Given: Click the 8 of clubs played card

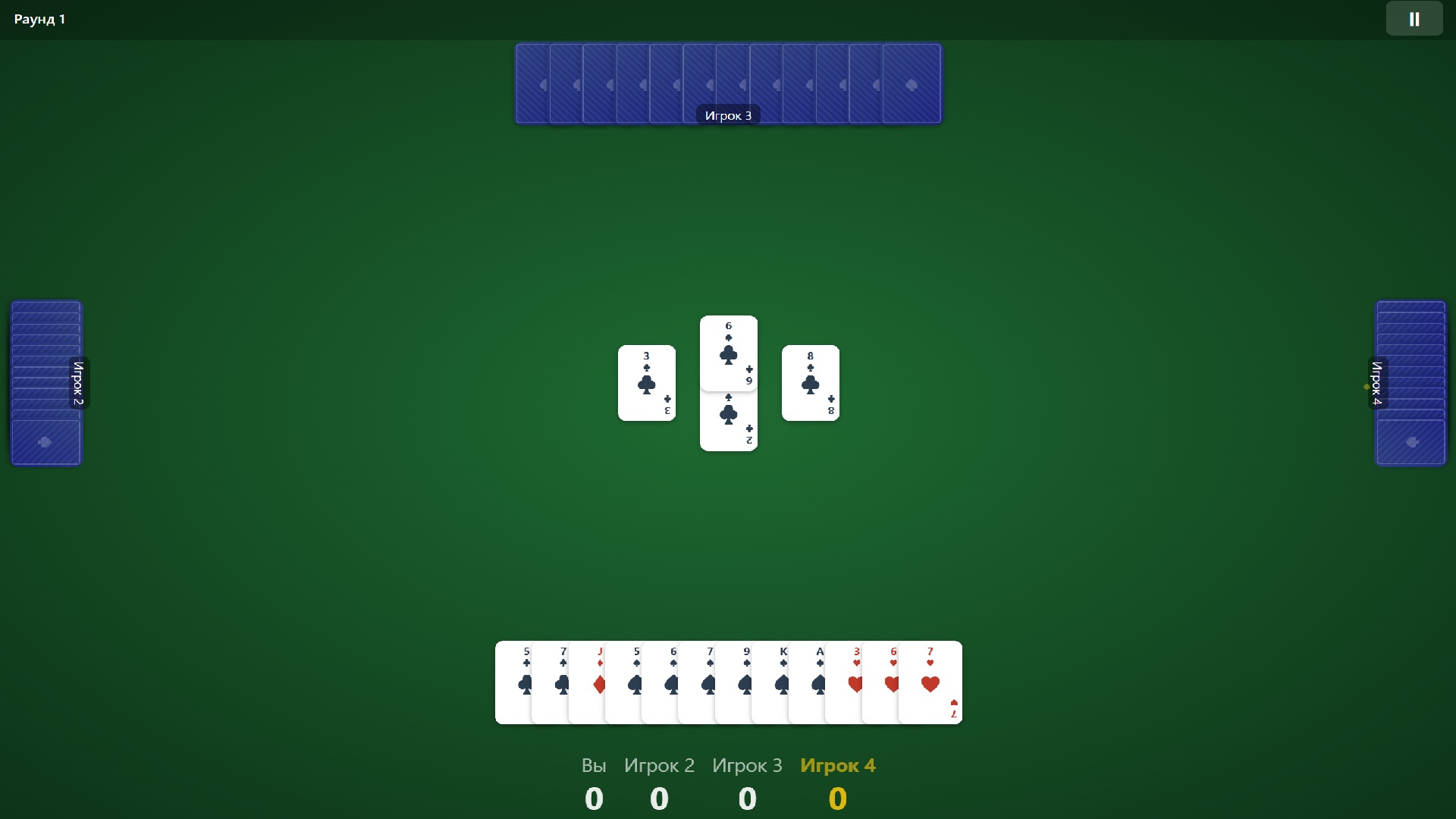Looking at the screenshot, I should (x=811, y=383).
